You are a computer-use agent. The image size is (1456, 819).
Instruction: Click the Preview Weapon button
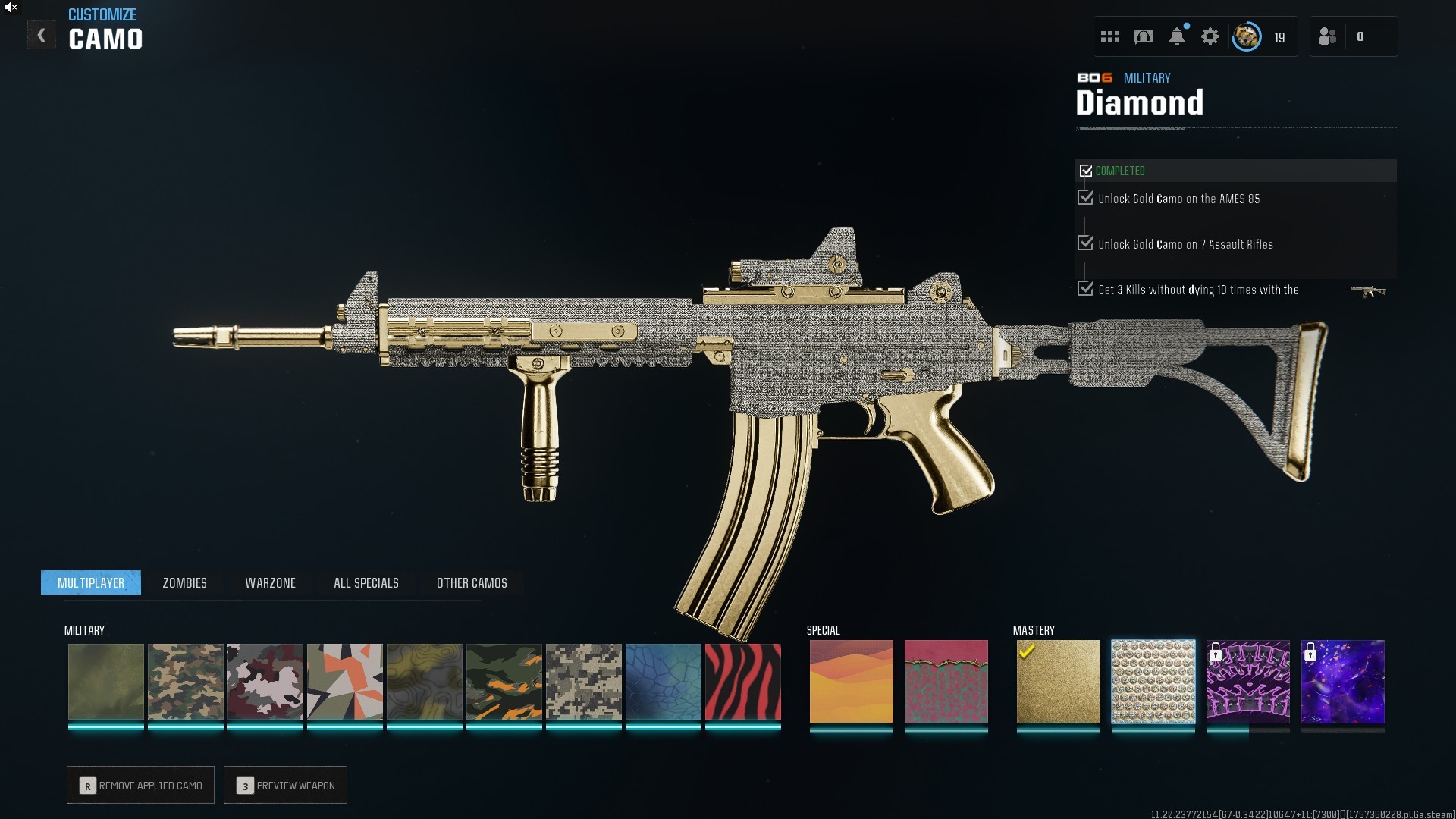click(x=285, y=785)
